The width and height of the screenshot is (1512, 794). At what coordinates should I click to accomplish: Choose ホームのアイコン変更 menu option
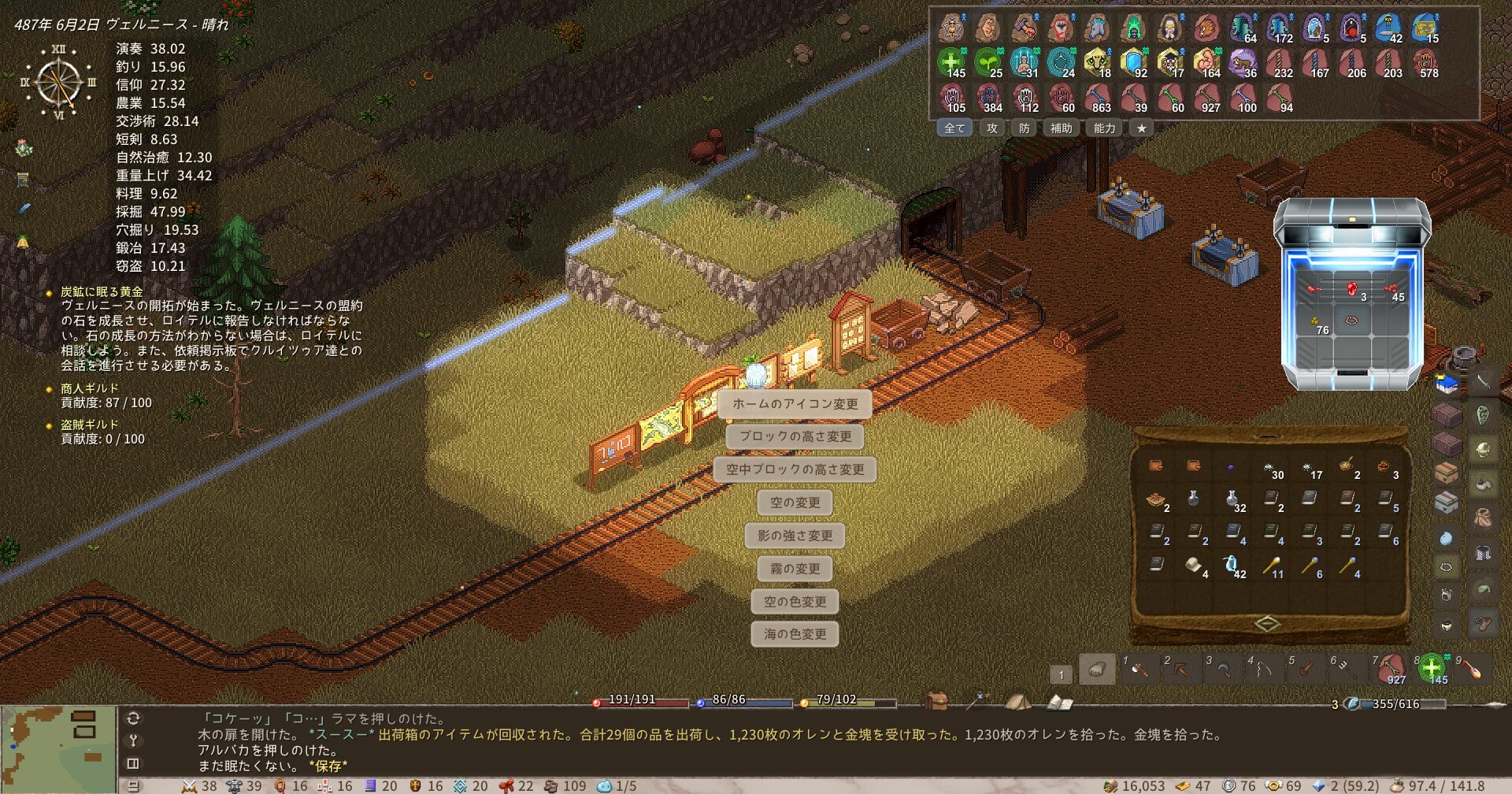(x=795, y=404)
